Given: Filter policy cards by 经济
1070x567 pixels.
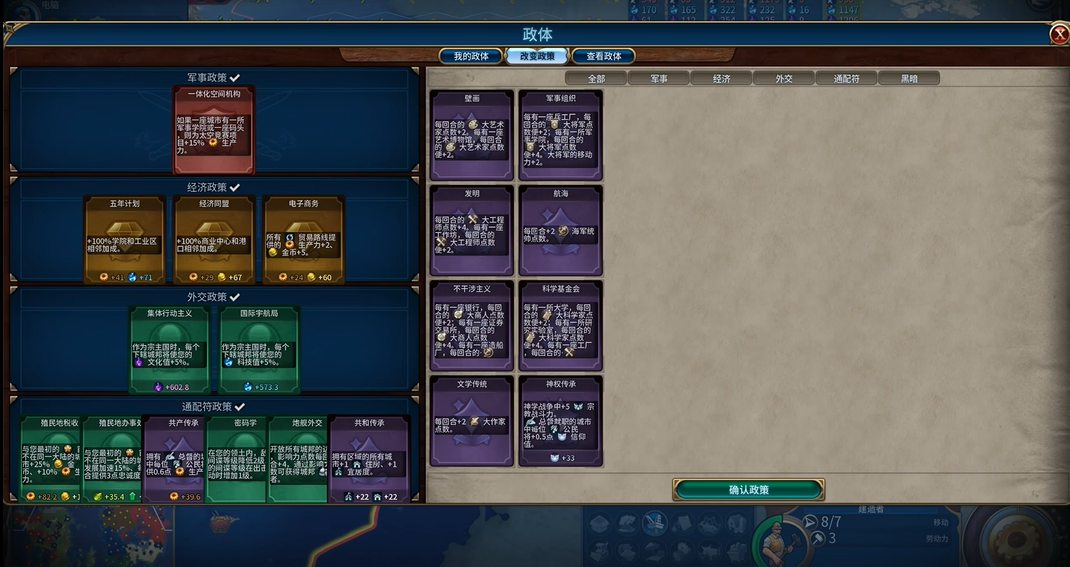Looking at the screenshot, I should pyautogui.click(x=721, y=78).
